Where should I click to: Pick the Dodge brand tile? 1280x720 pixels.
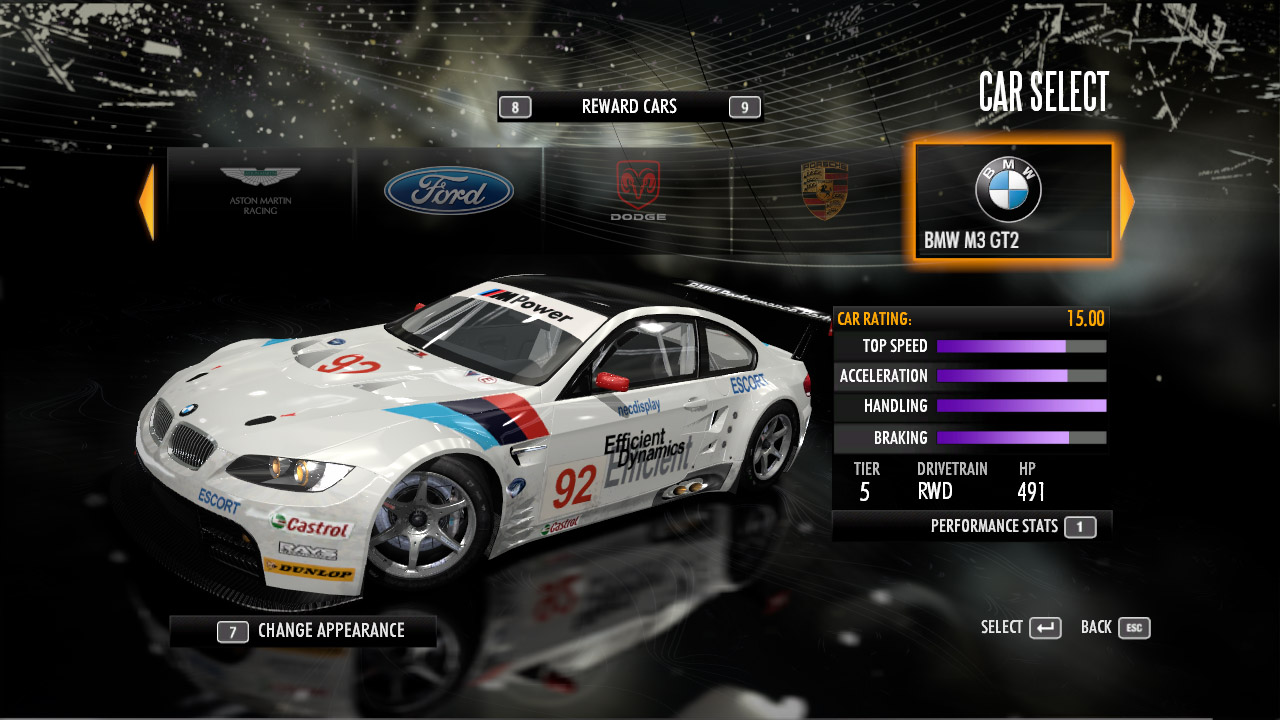point(638,192)
